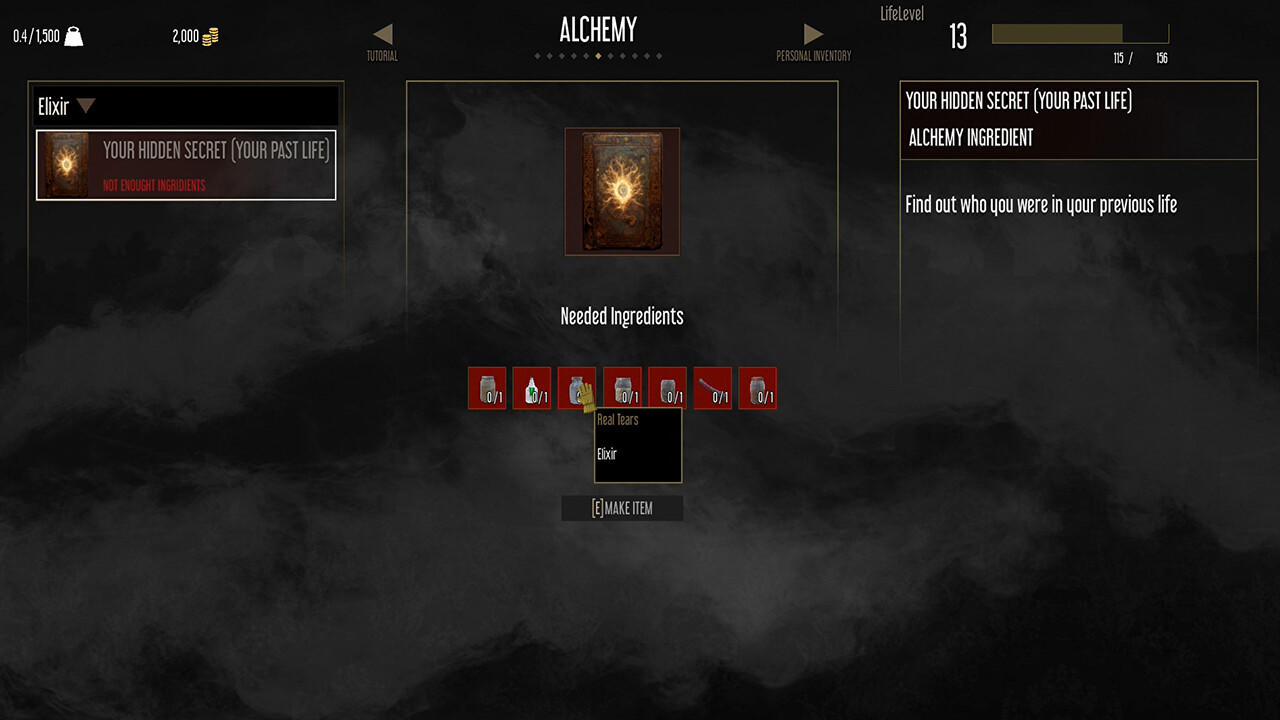The width and height of the screenshot is (1280, 720).
Task: Click the glowing recipe book image
Action: pos(622,191)
